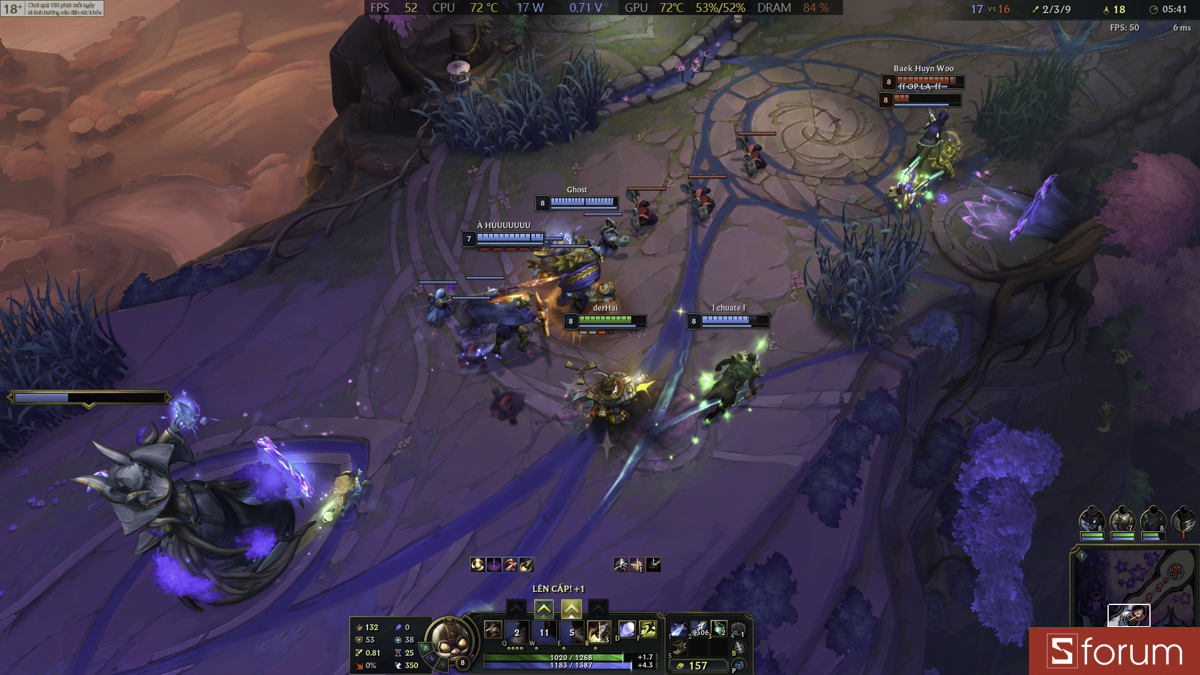
Task: Click the passive ability icon beside Q
Action: click(x=493, y=630)
